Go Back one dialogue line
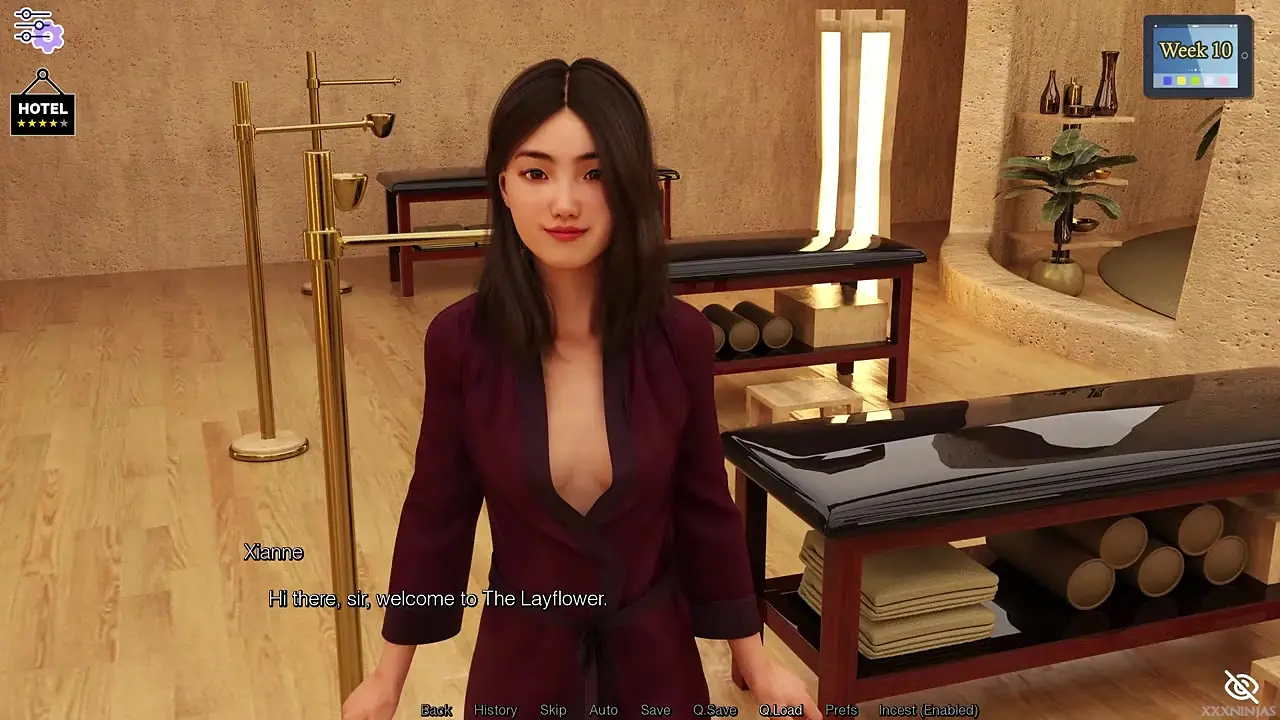 [x=436, y=710]
